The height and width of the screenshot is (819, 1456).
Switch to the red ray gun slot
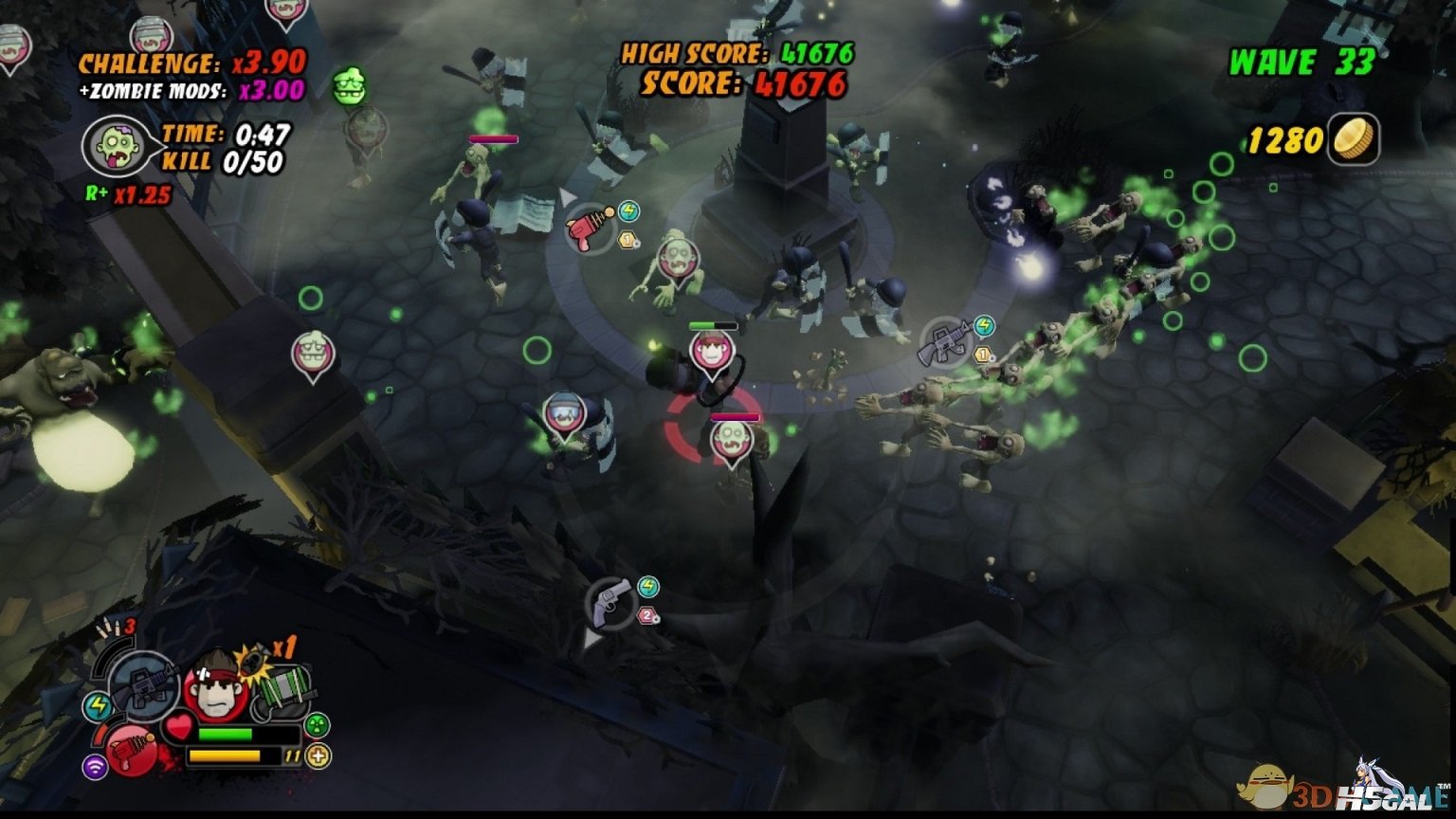click(x=130, y=749)
